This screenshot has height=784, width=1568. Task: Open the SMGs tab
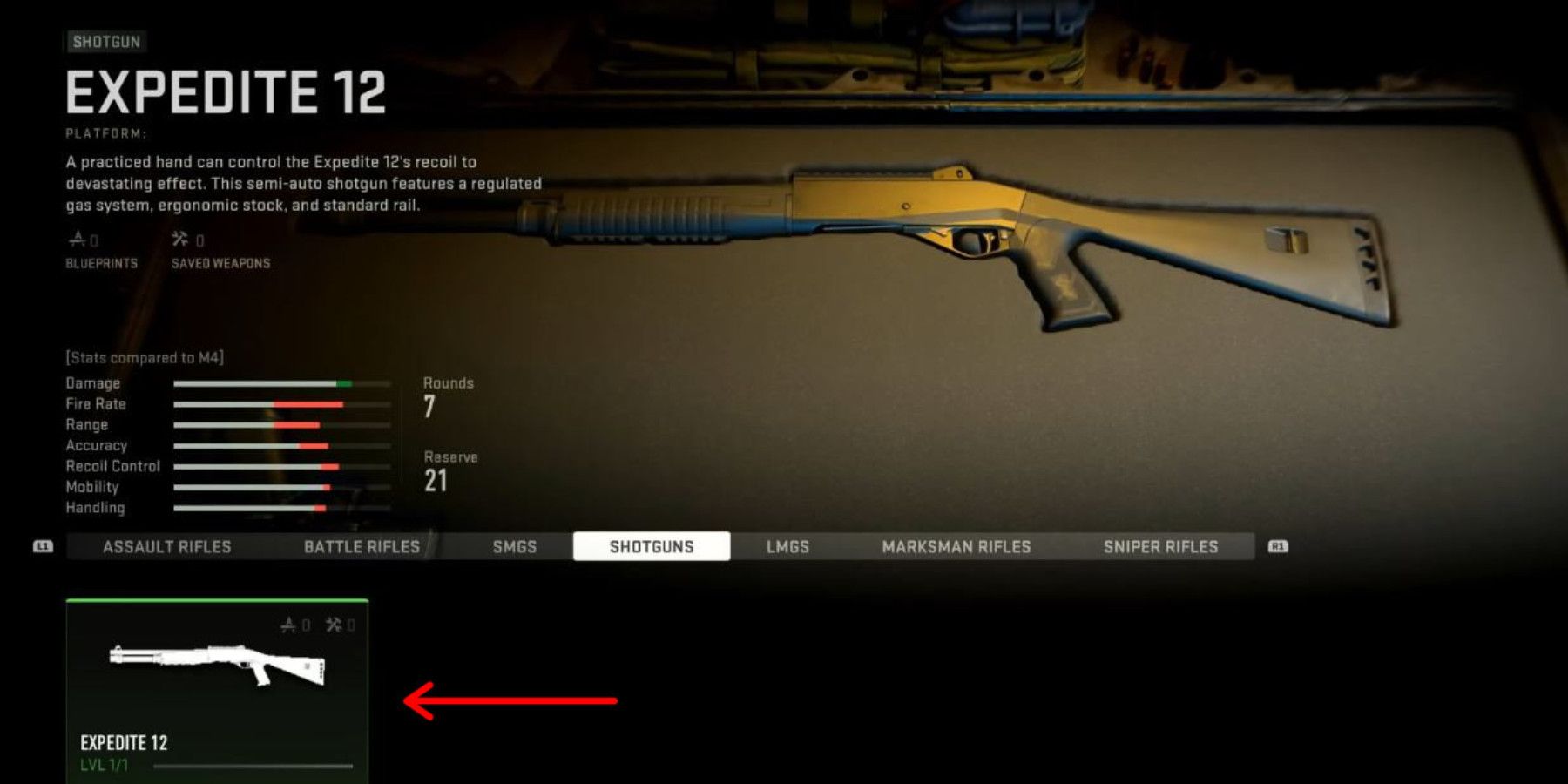click(x=514, y=547)
